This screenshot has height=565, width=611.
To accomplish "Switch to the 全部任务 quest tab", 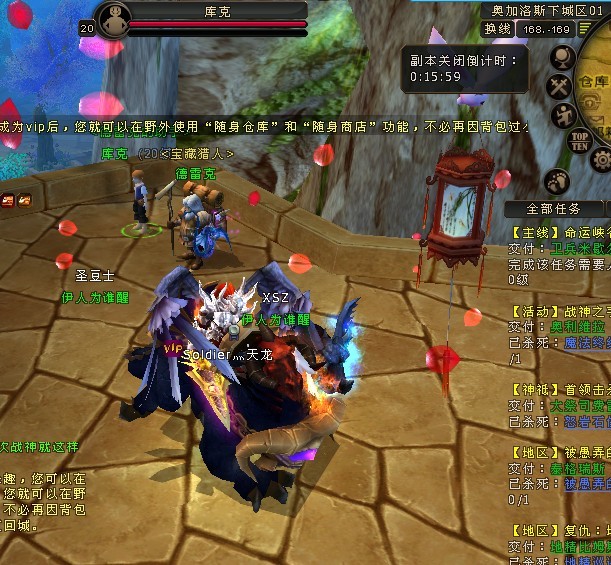I will (x=553, y=209).
